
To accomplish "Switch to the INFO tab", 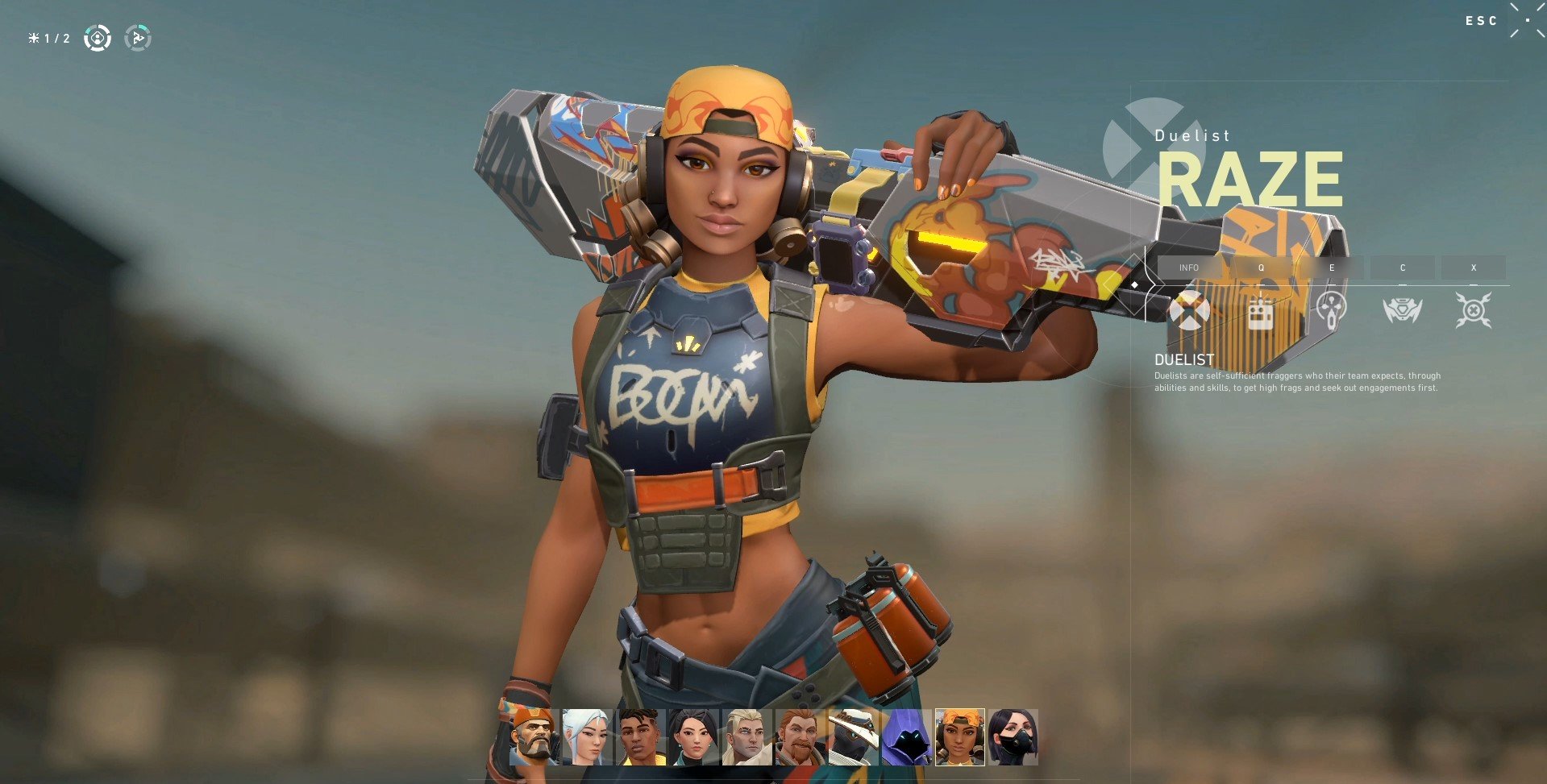I will [x=1189, y=268].
